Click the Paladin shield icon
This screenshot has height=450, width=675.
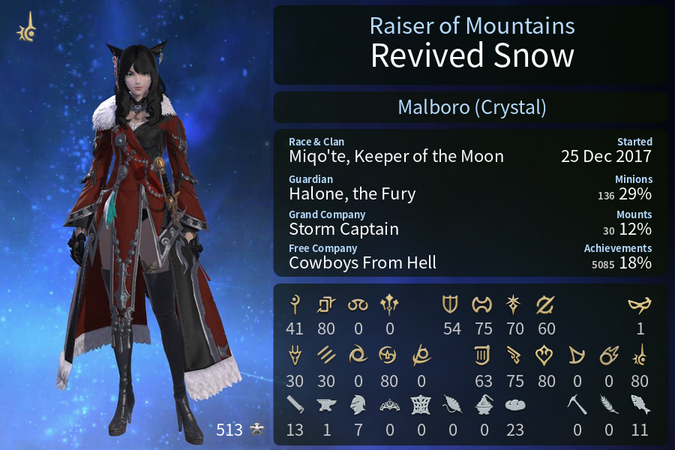450,305
